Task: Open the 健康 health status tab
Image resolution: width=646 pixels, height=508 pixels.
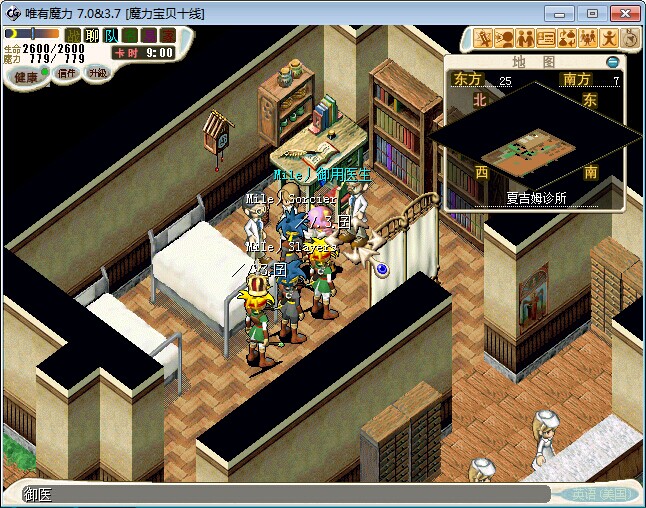Action: (x=26, y=77)
